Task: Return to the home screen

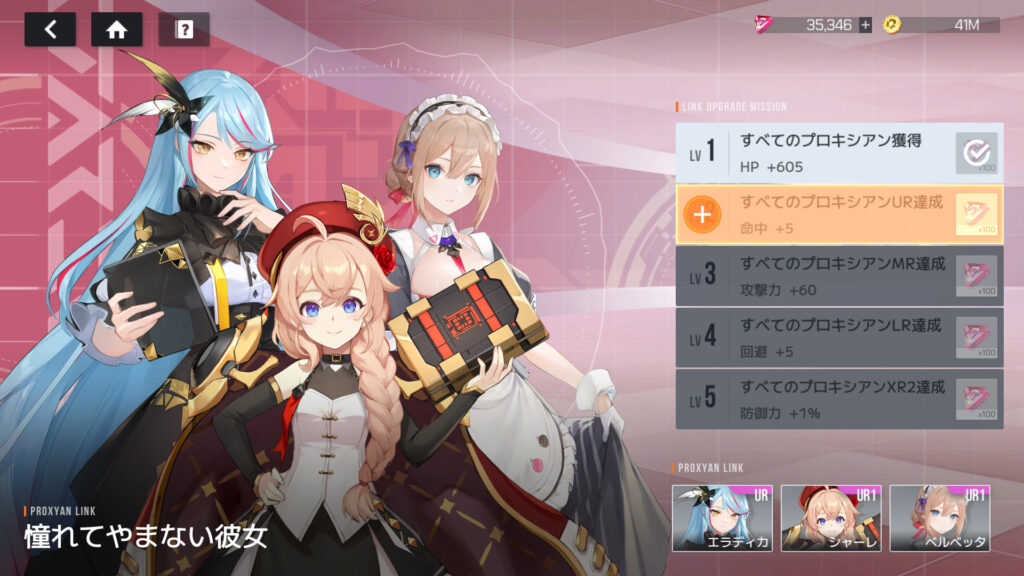Action: (x=116, y=29)
